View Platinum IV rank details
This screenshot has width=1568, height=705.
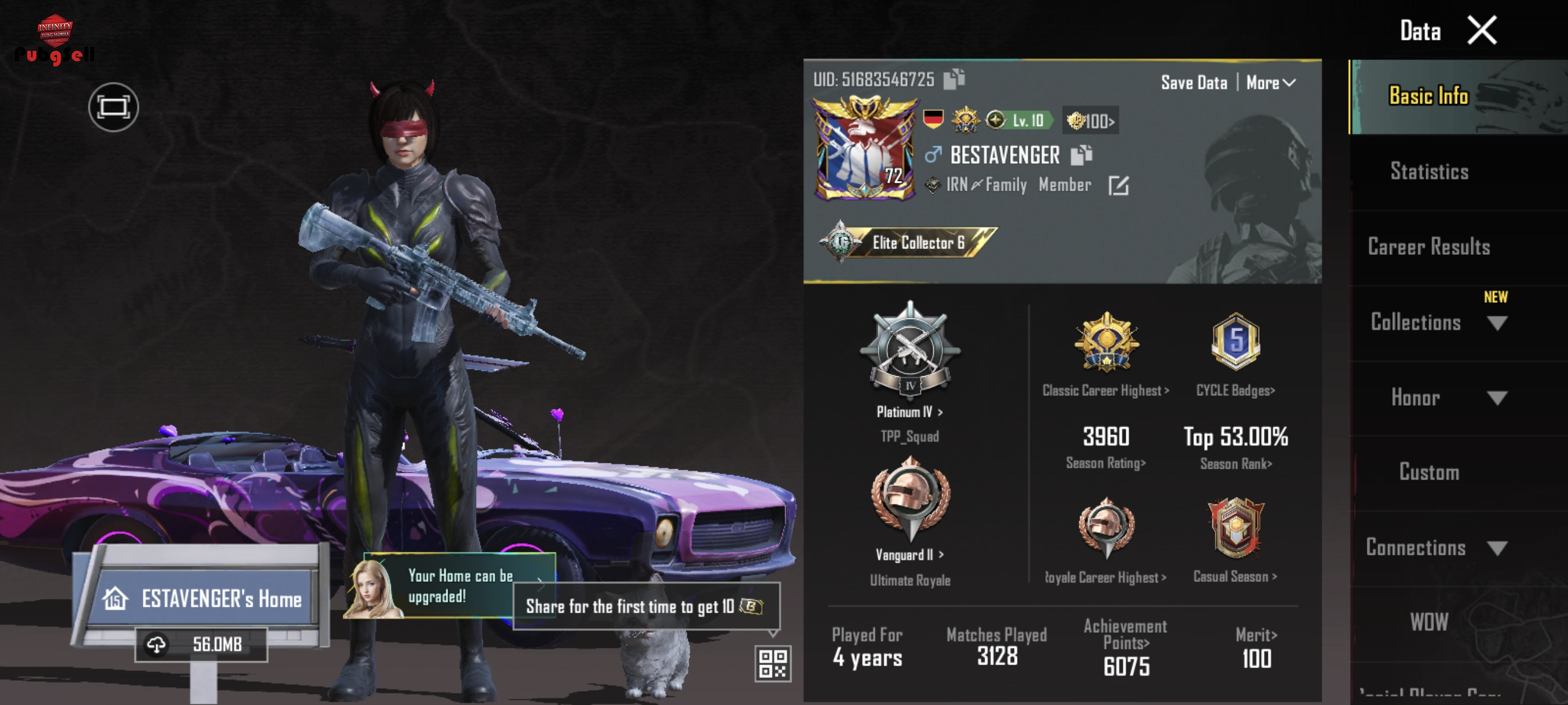(909, 412)
